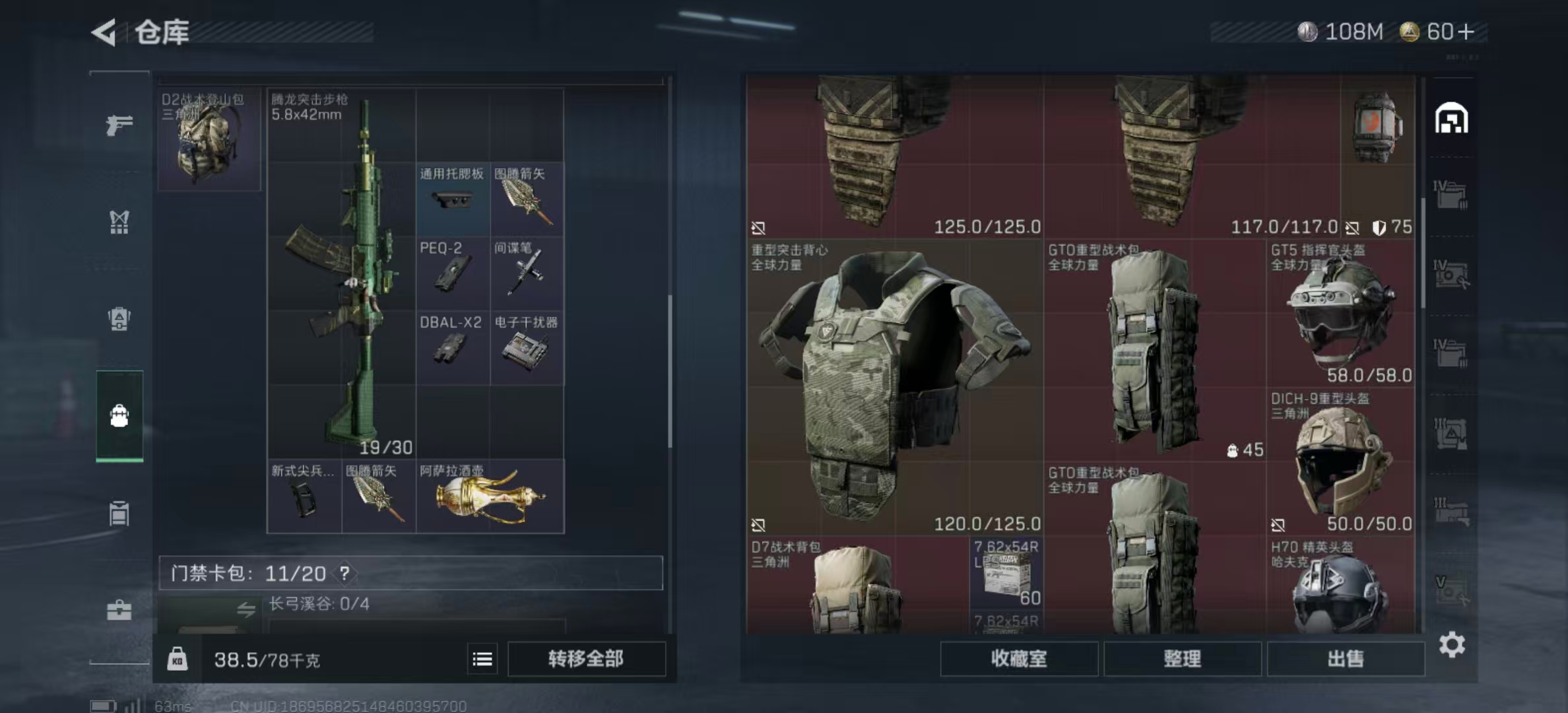
Task: Toggle the marker on the 117.0/117.0 armor
Action: click(1352, 230)
